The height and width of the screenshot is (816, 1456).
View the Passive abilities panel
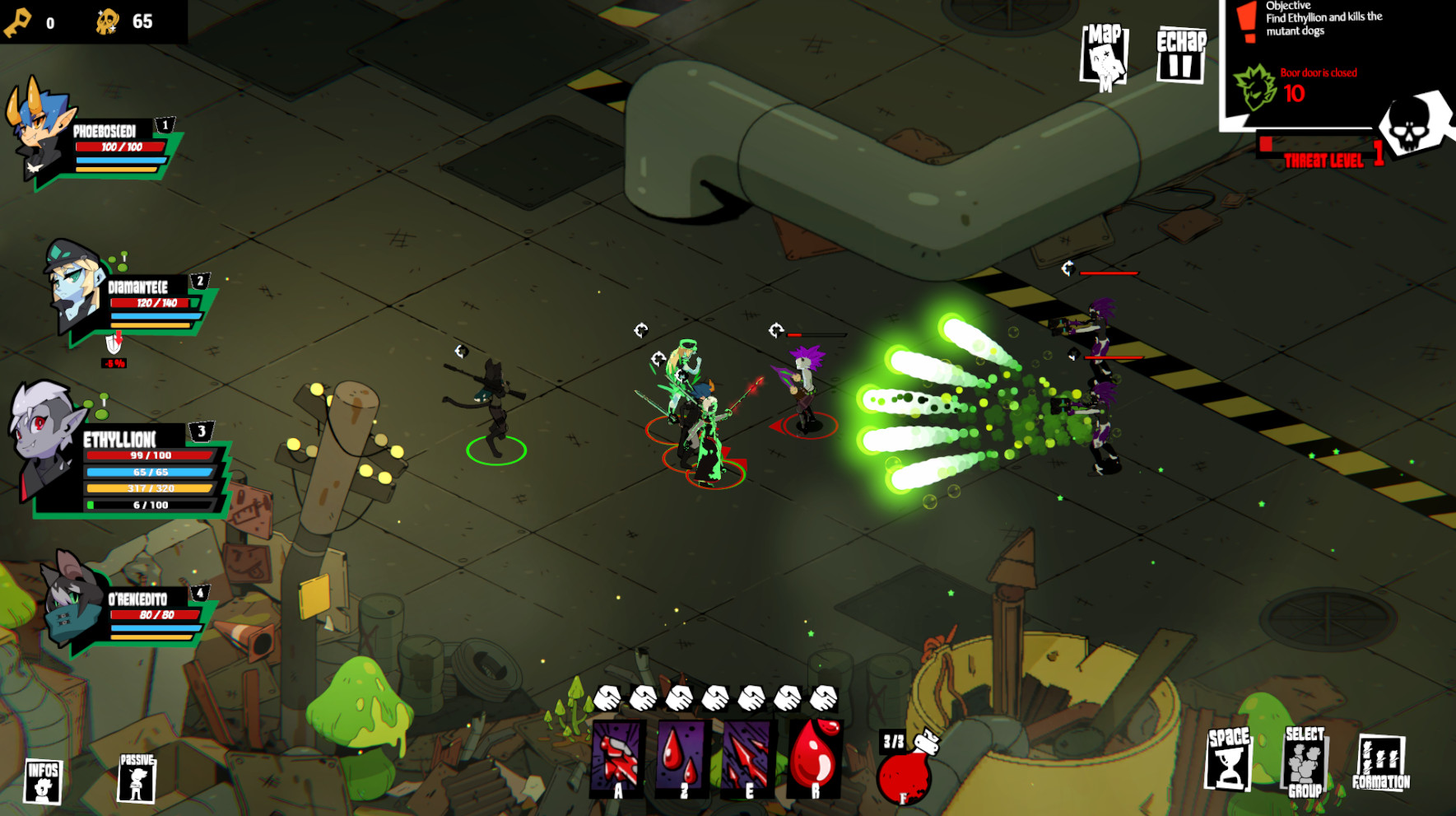click(137, 778)
